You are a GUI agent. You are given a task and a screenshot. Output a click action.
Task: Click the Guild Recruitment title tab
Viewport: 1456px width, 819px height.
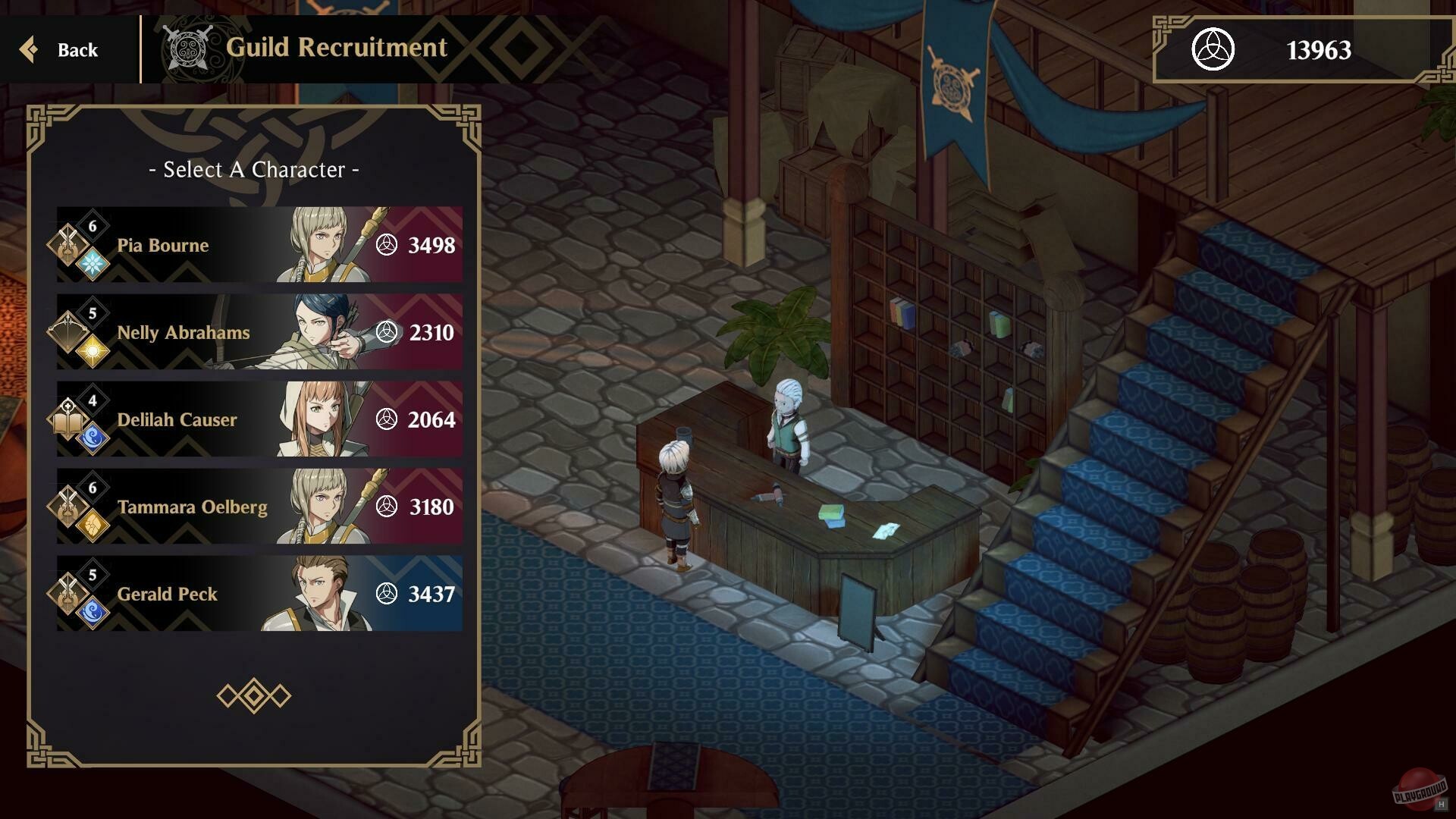337,48
